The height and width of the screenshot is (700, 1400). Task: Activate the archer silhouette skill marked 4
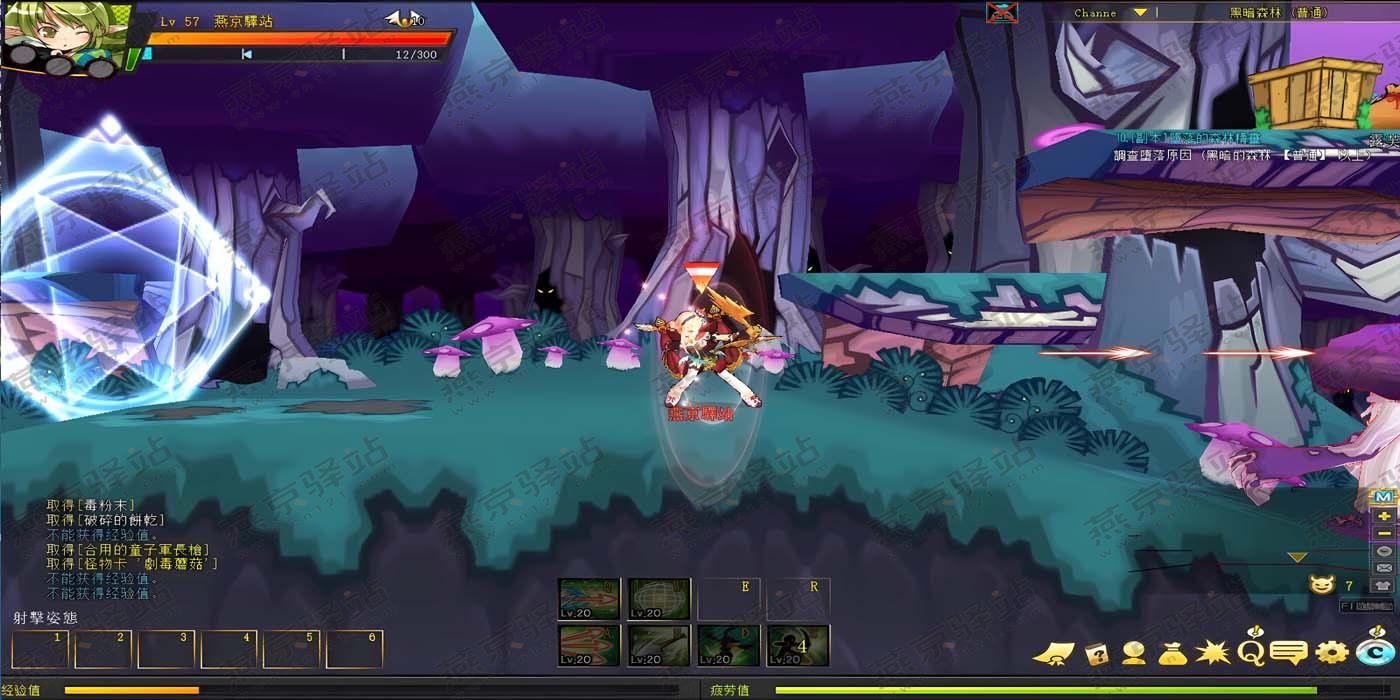[798, 645]
